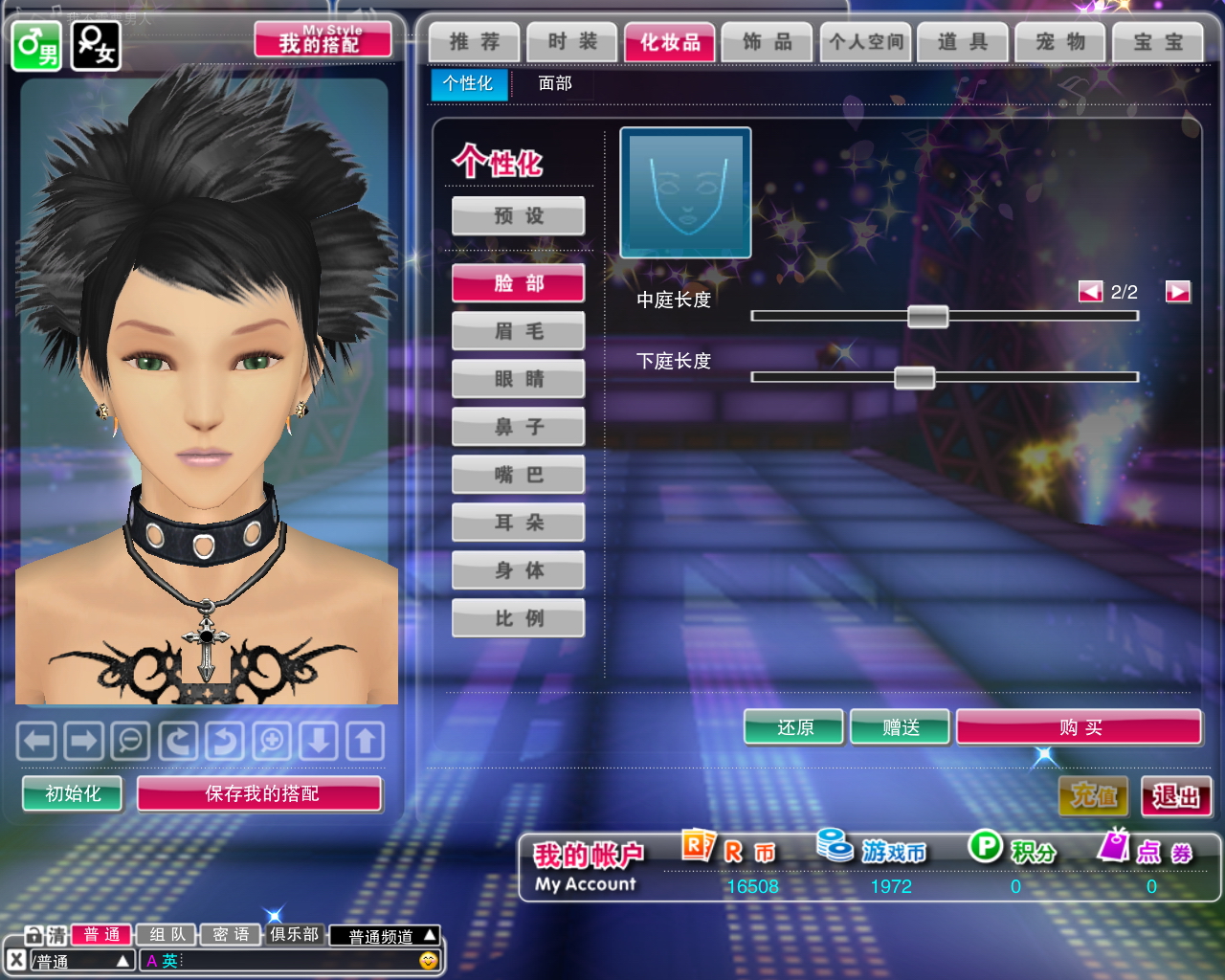Select the 身体 body category
Image resolution: width=1225 pixels, height=980 pixels.
tap(519, 570)
